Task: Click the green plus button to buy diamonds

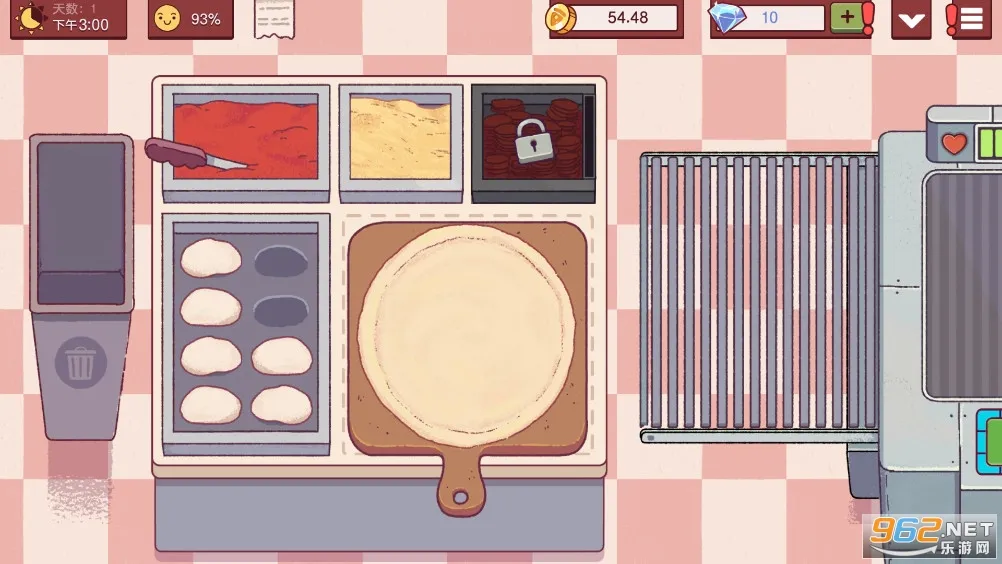Action: tap(847, 18)
